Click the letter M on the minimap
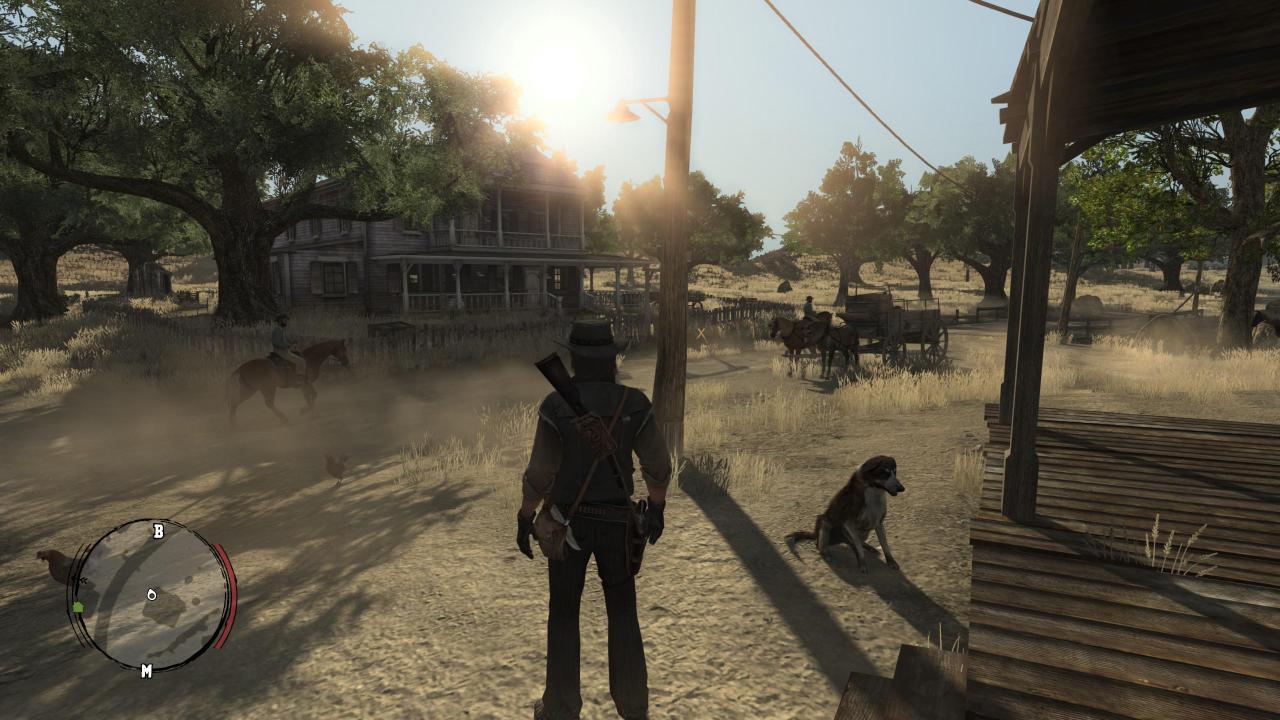1280x720 pixels. 147,670
